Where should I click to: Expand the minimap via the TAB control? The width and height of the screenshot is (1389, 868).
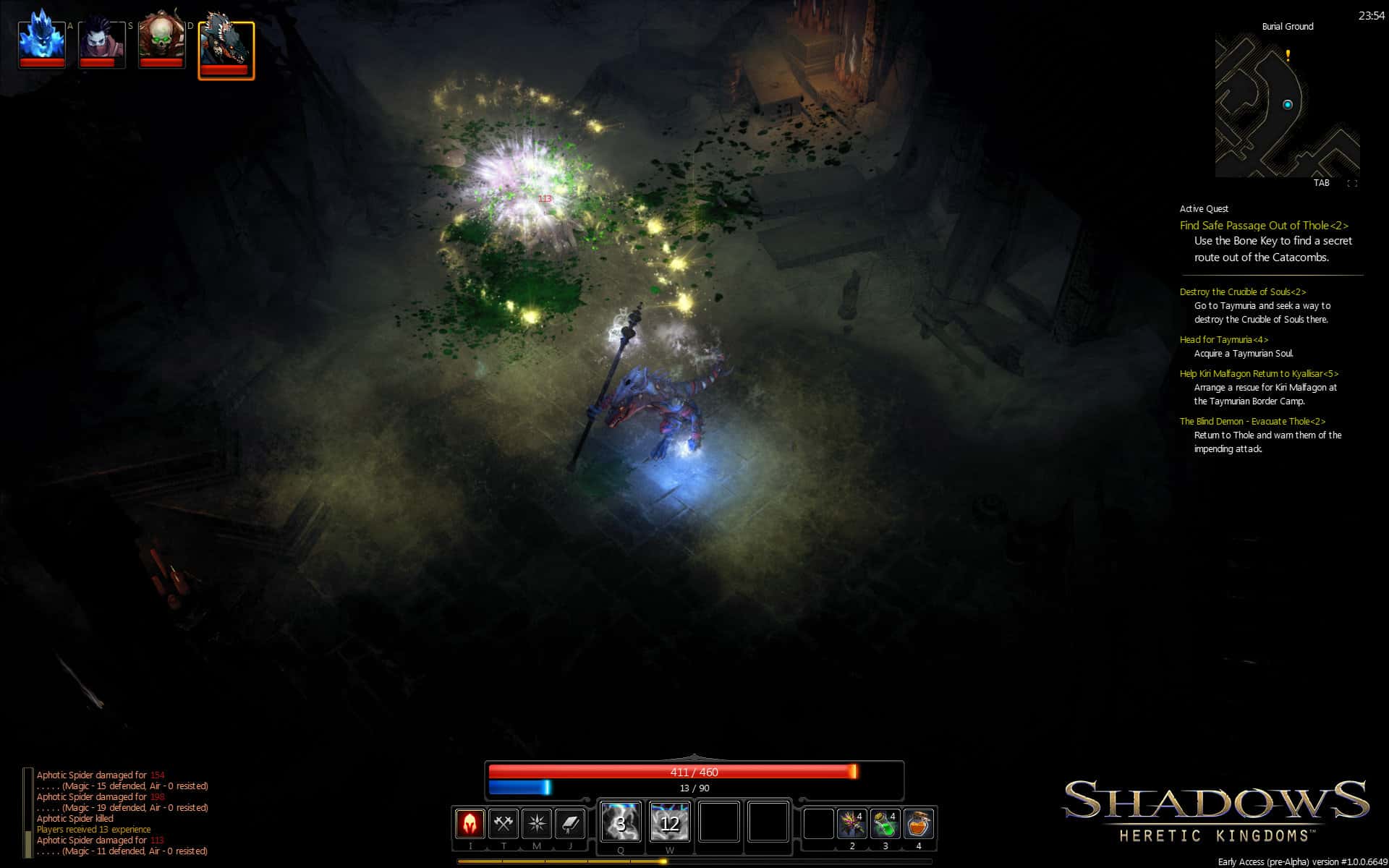[1322, 183]
